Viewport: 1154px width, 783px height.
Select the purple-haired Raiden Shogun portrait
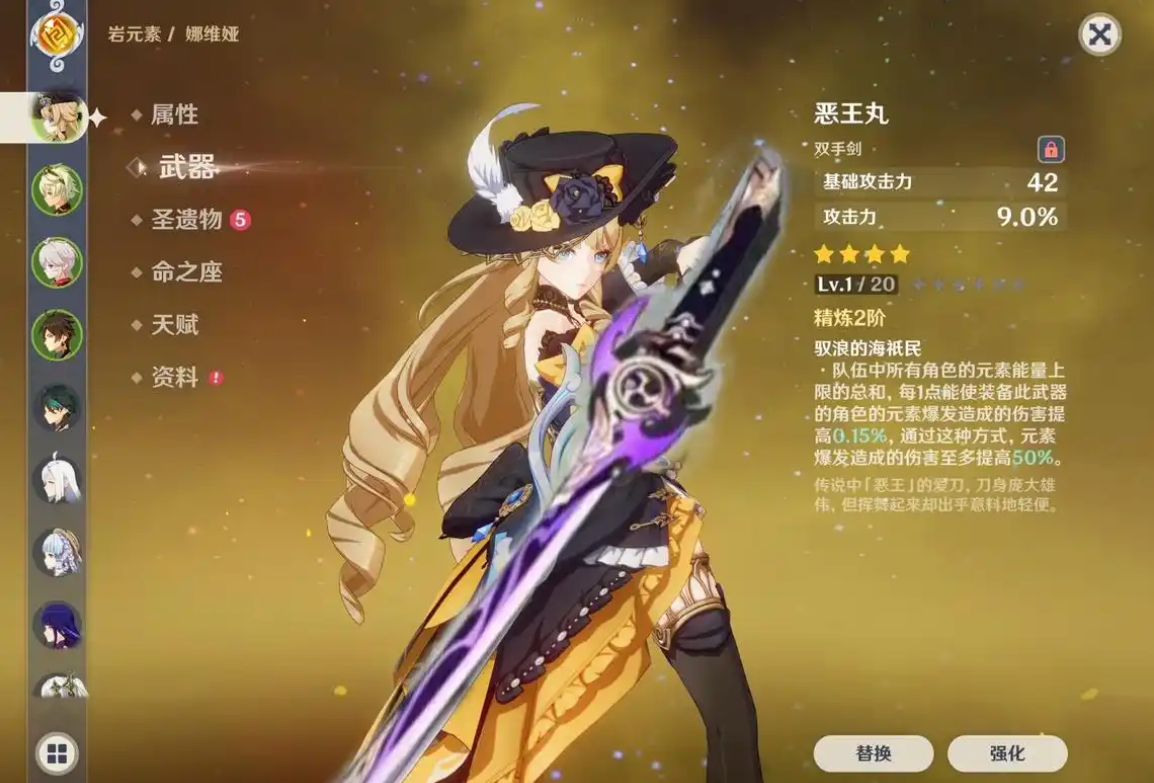click(x=56, y=625)
